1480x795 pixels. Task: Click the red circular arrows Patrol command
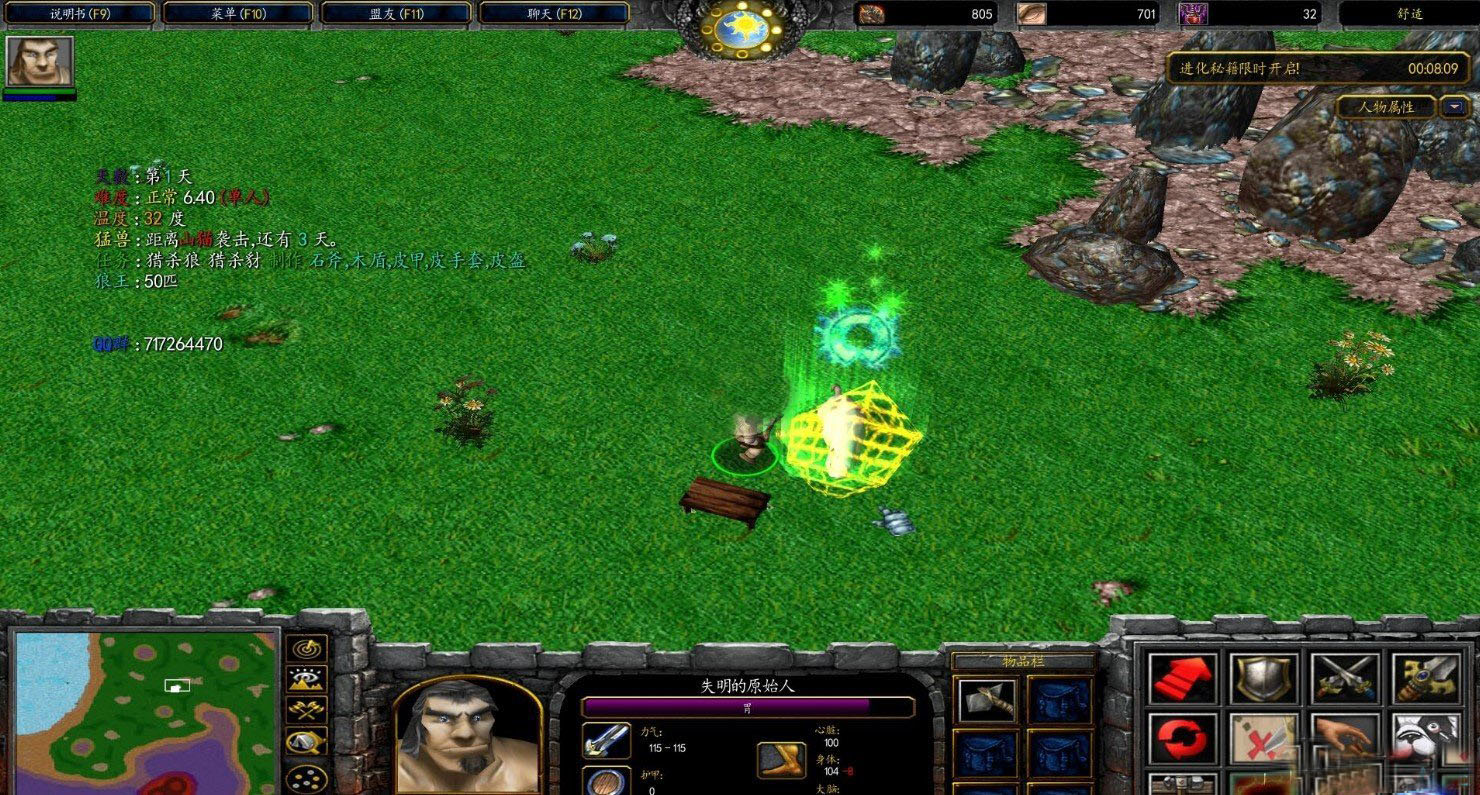click(x=1184, y=740)
